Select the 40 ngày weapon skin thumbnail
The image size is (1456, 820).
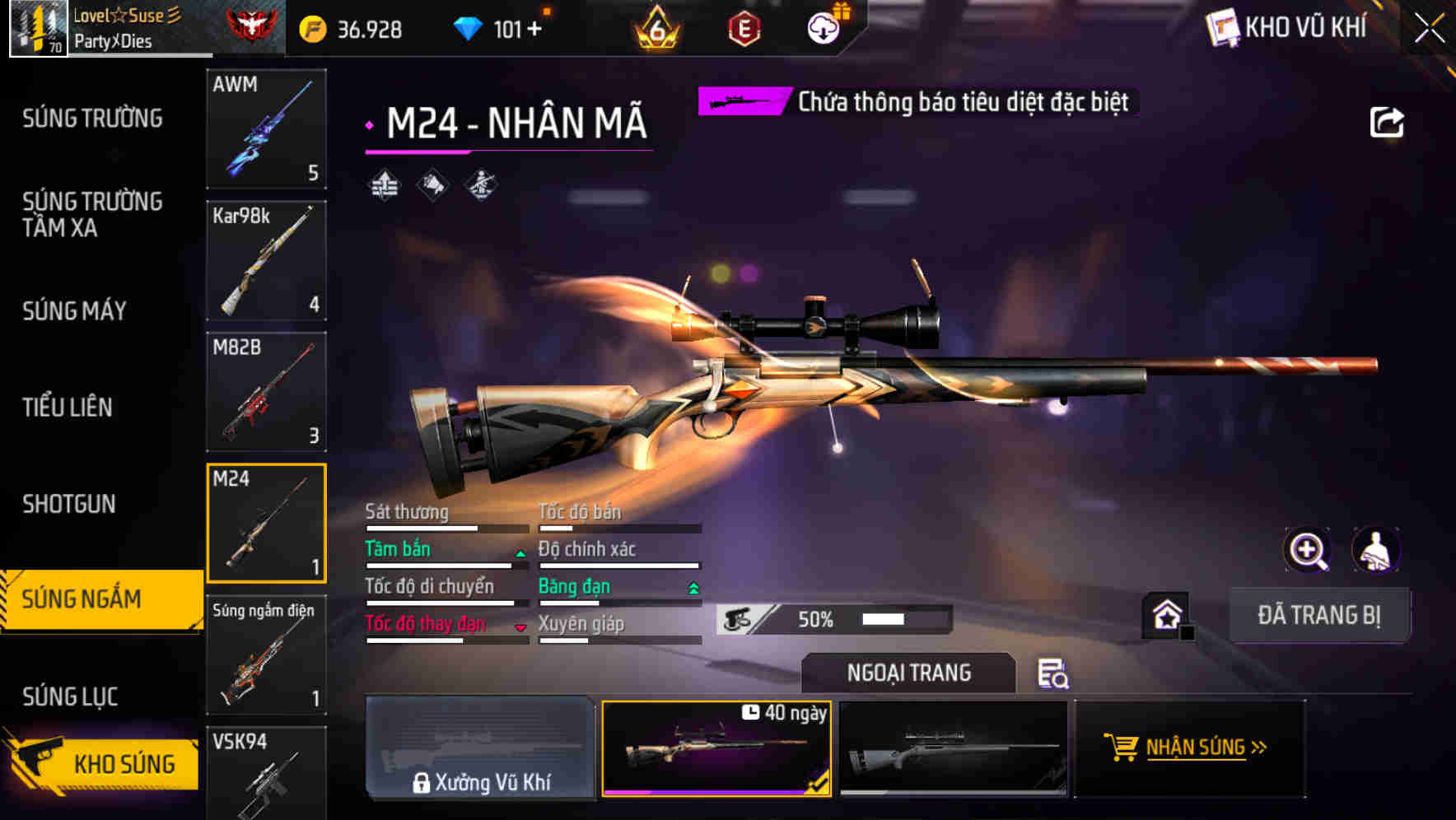pos(716,748)
